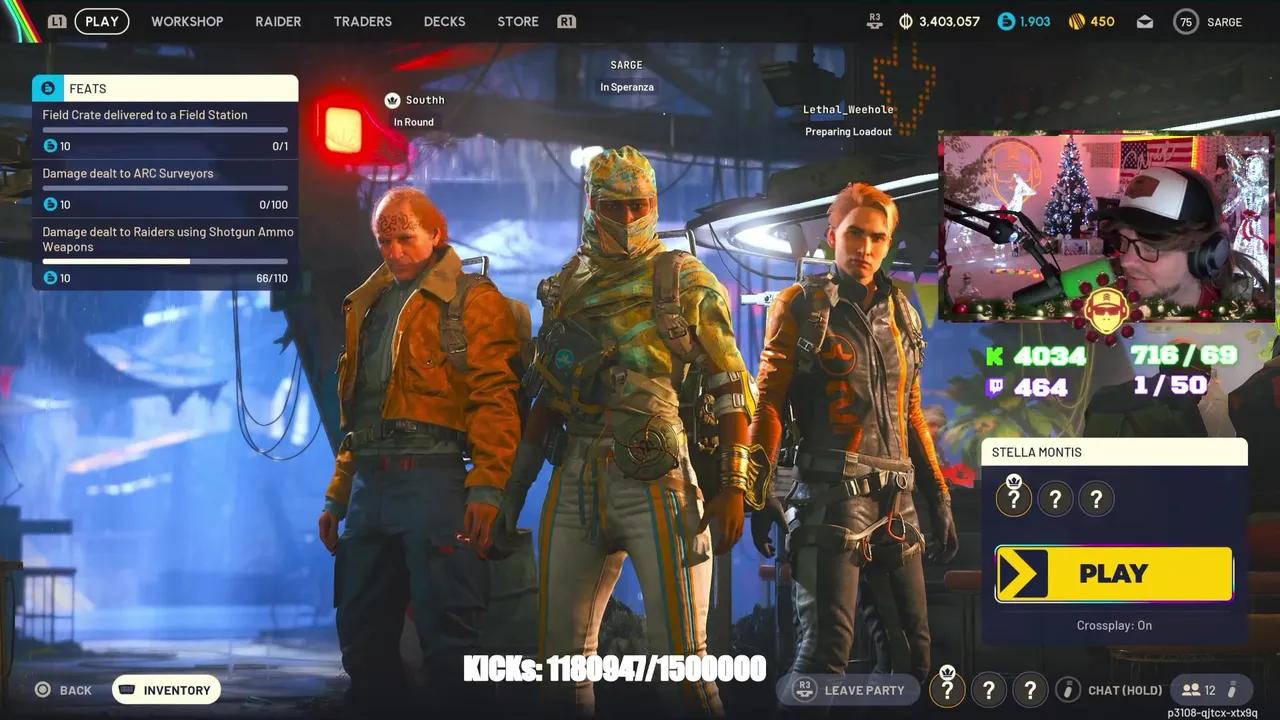Image resolution: width=1280 pixels, height=720 pixels.
Task: Open the INVENTORY from the bottom bar
Action: click(166, 689)
